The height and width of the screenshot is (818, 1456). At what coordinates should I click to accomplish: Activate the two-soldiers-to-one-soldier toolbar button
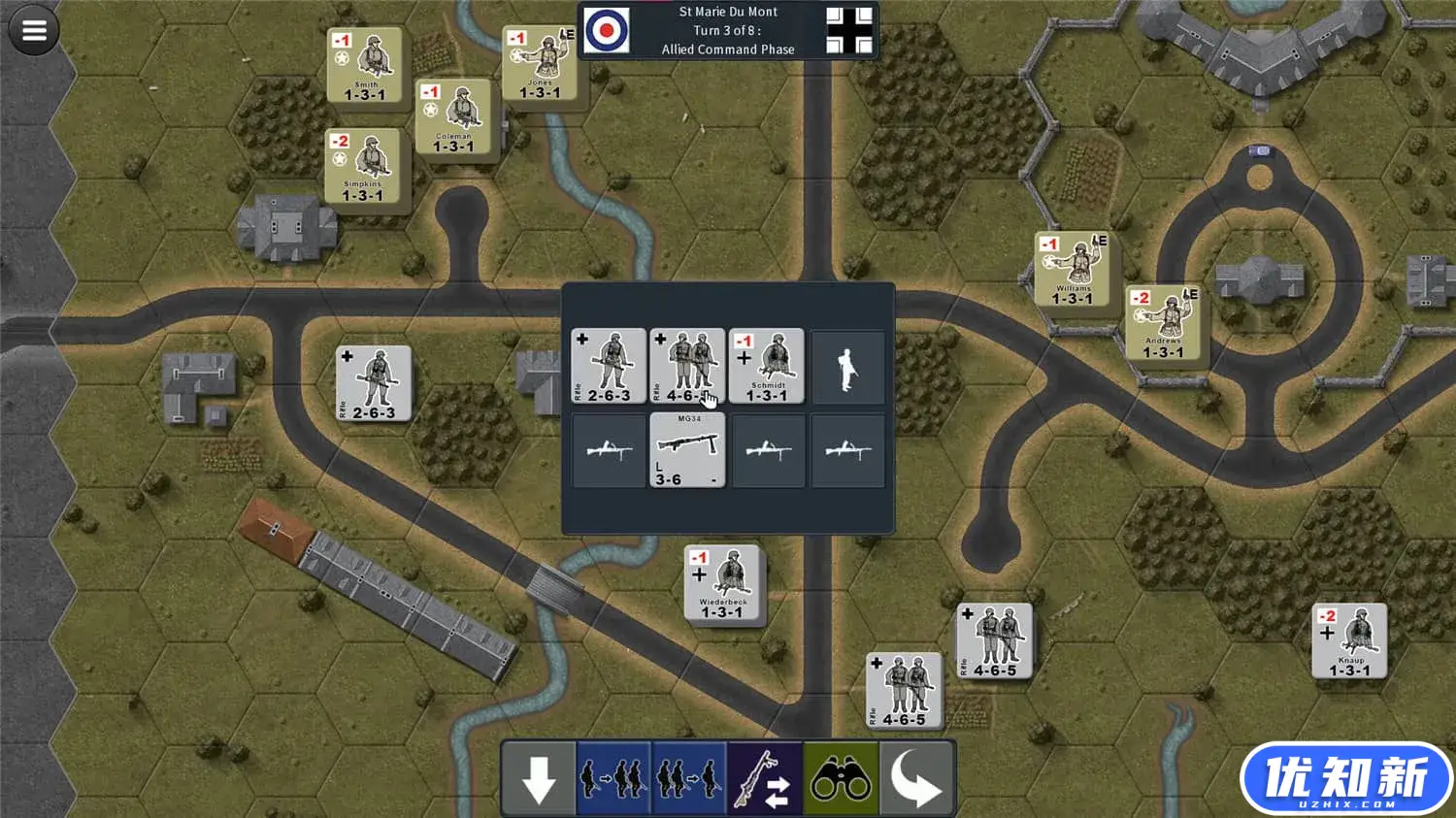(x=689, y=778)
